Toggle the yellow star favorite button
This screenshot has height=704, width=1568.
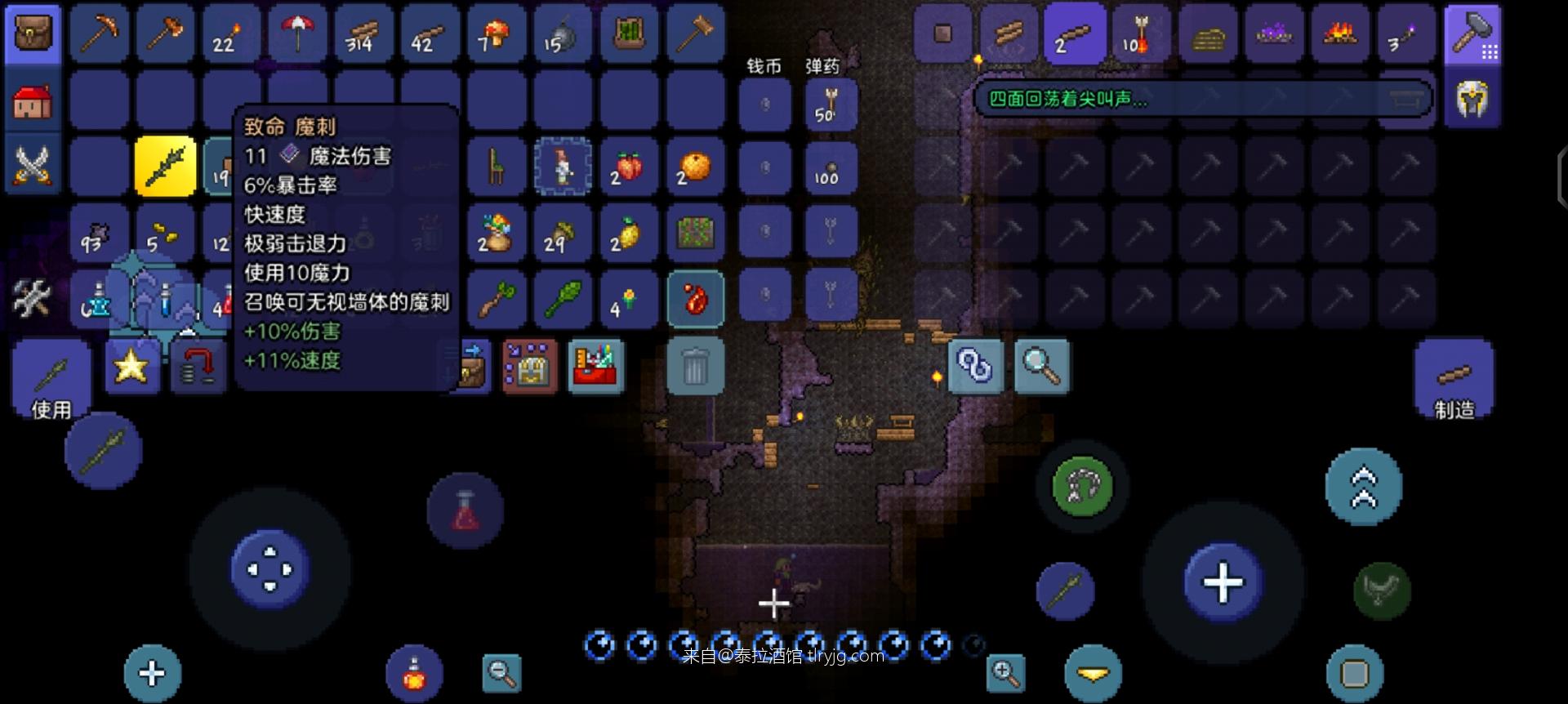pos(131,367)
